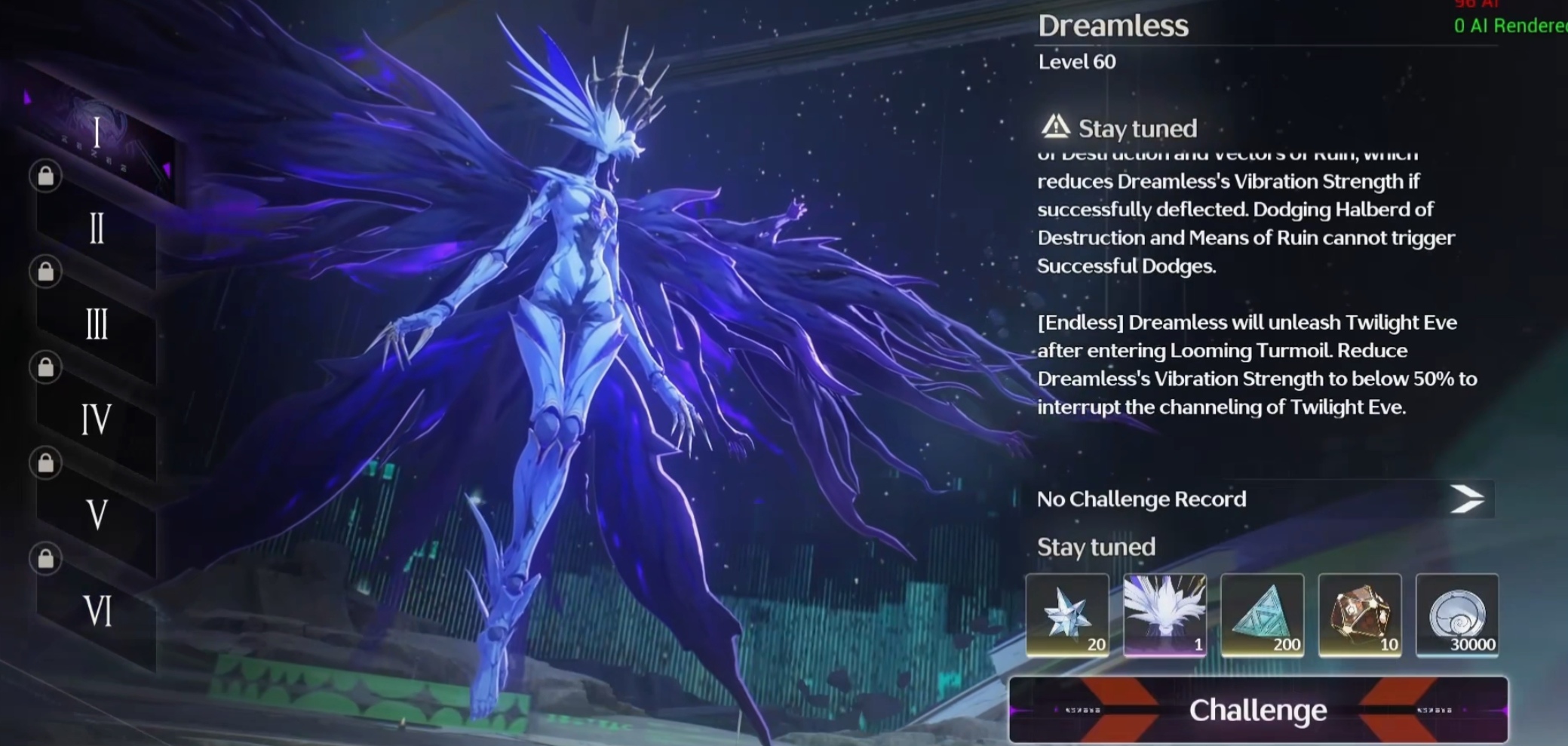Switch to difficulty tier IV

97,419
